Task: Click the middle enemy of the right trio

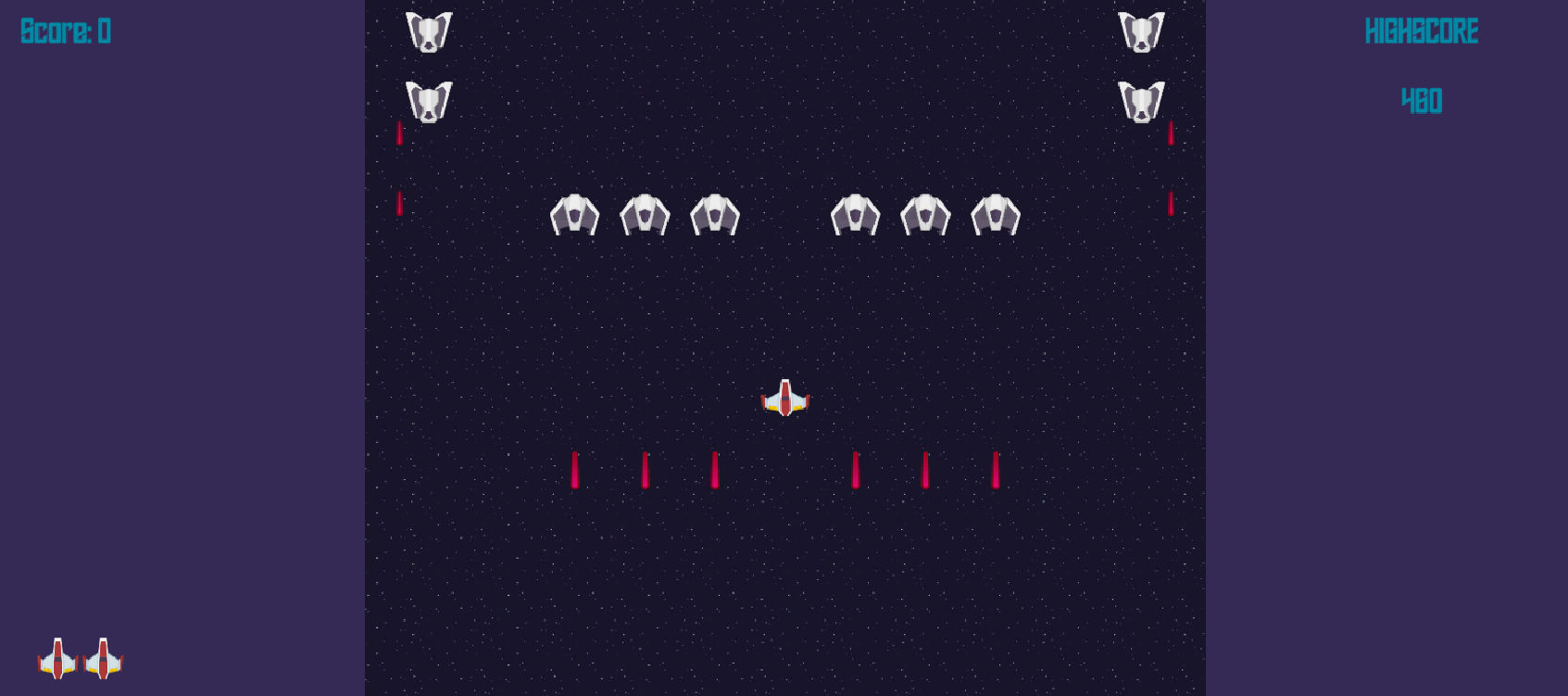Action: click(926, 216)
